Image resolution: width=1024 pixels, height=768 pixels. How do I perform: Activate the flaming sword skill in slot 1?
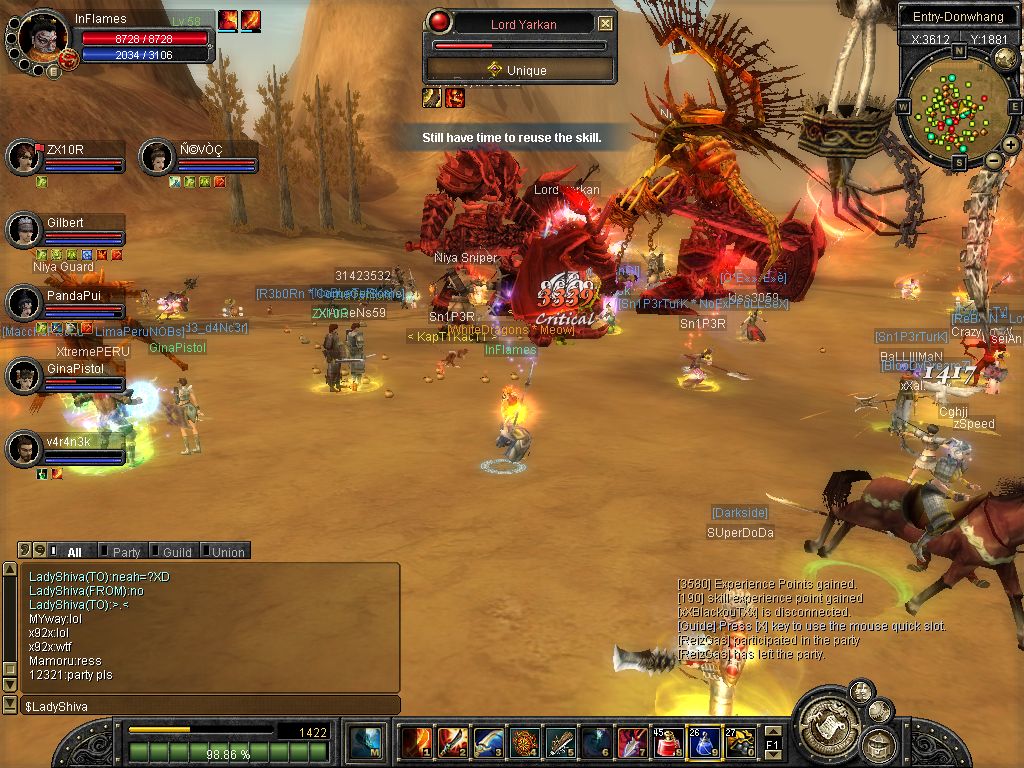[416, 742]
